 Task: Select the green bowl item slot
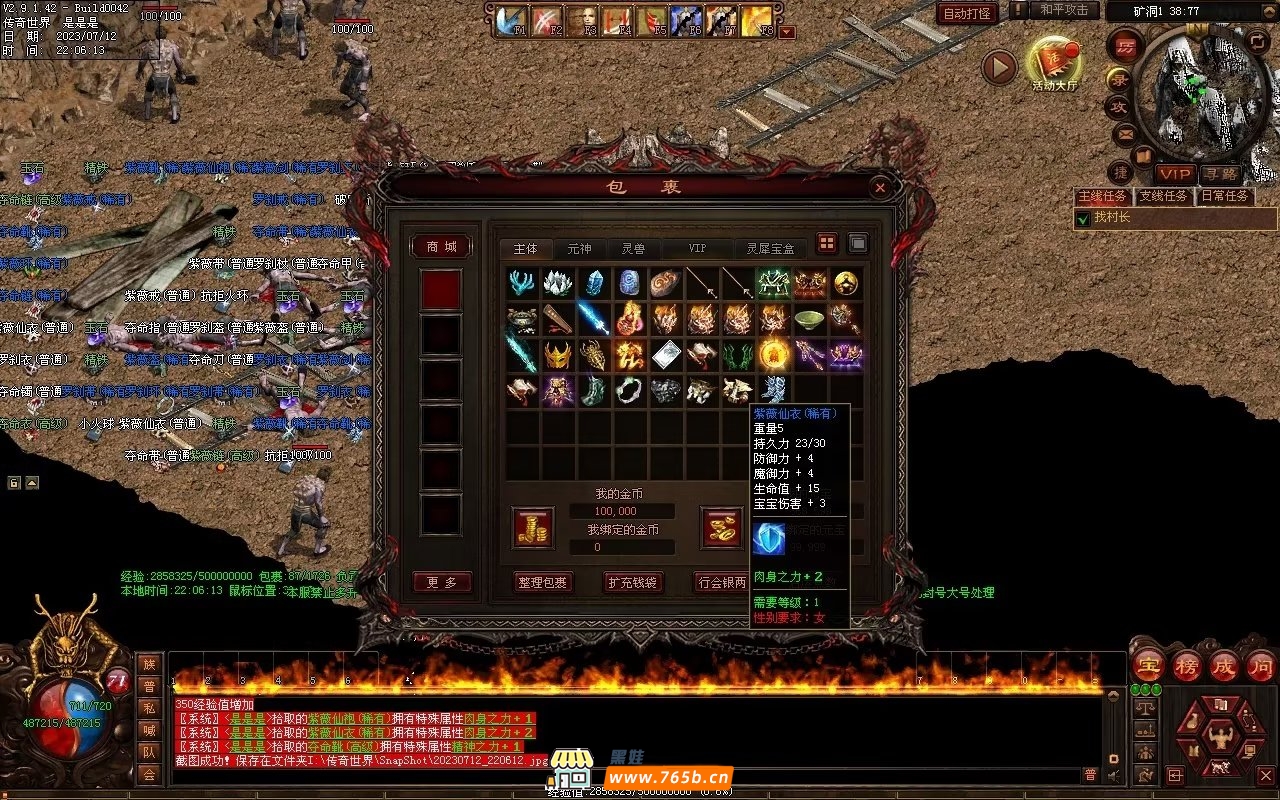click(x=809, y=319)
